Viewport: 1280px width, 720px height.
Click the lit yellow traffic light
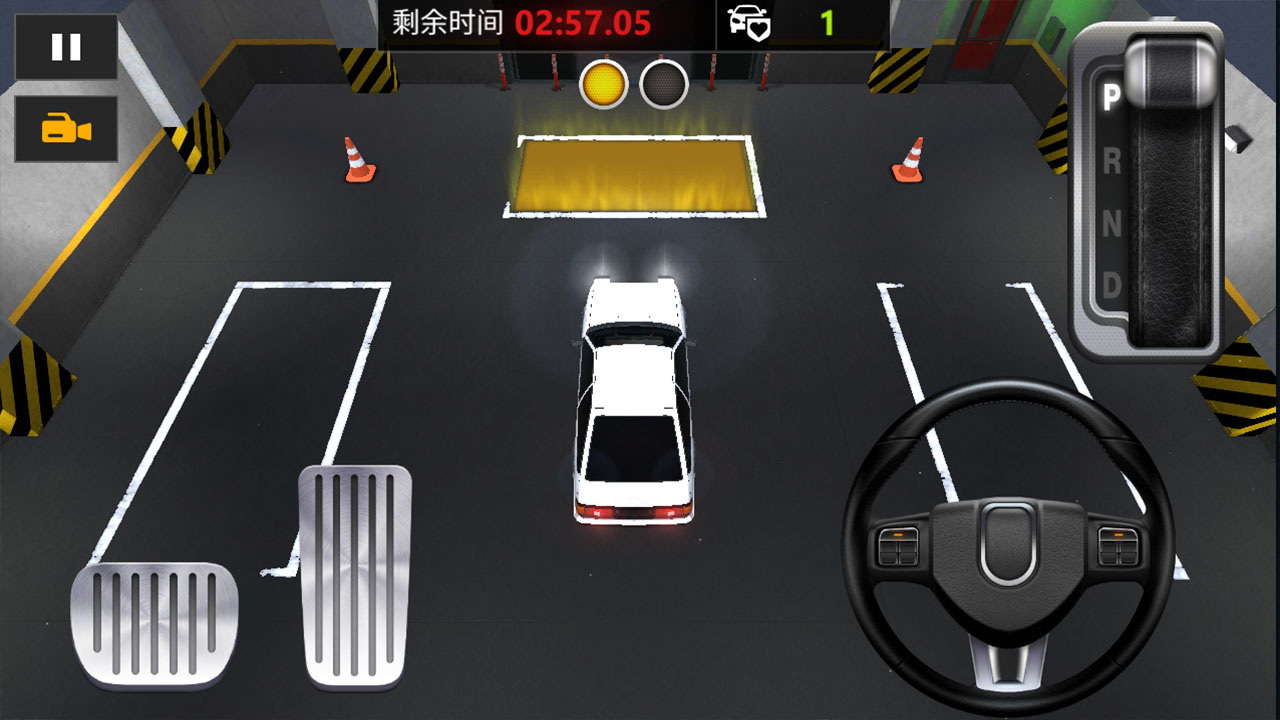pyautogui.click(x=604, y=84)
